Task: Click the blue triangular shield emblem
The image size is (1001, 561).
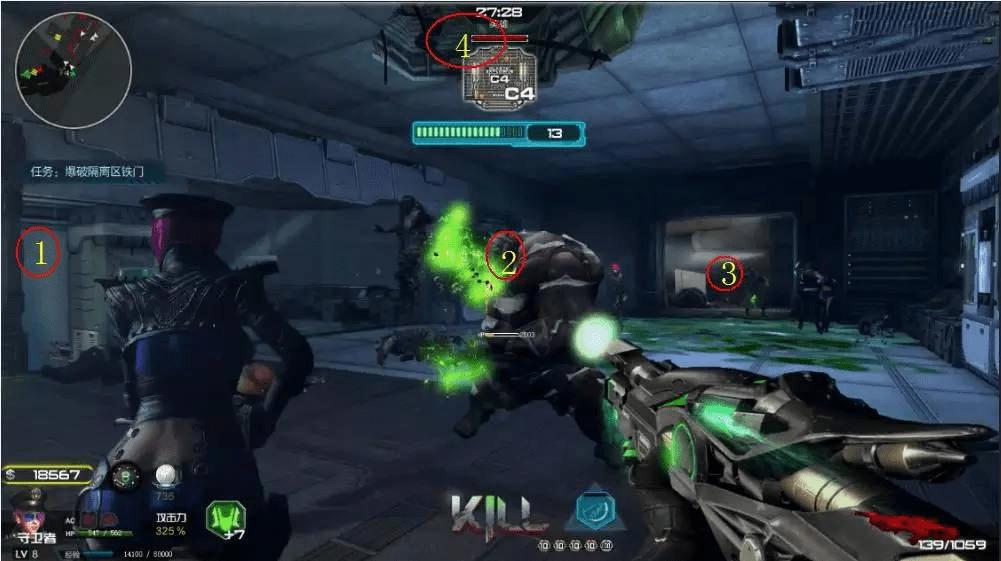Action: [x=597, y=511]
